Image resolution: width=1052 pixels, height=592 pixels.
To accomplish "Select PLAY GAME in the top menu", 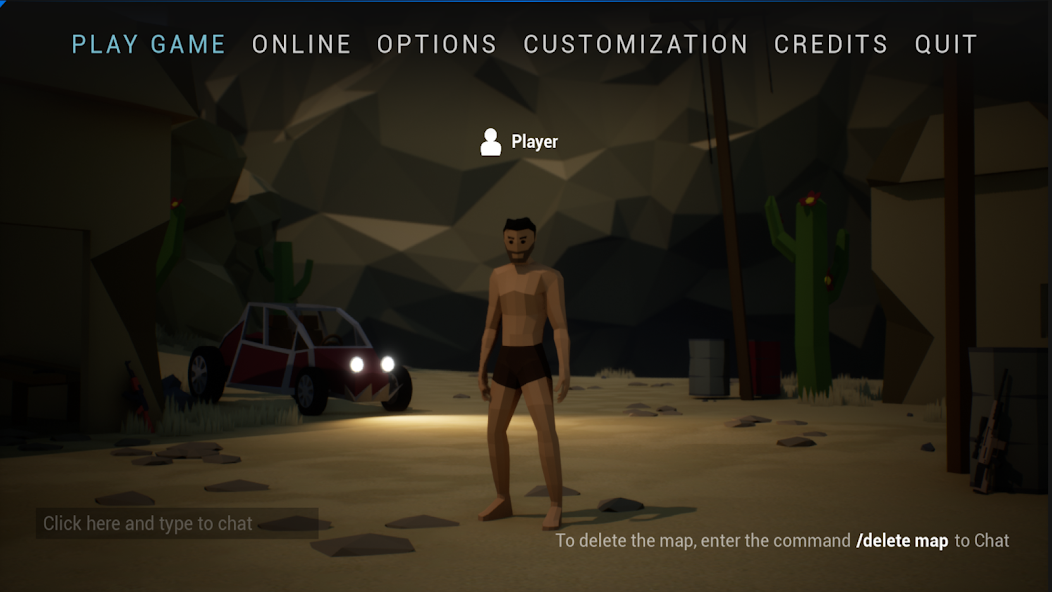I will pos(149,45).
